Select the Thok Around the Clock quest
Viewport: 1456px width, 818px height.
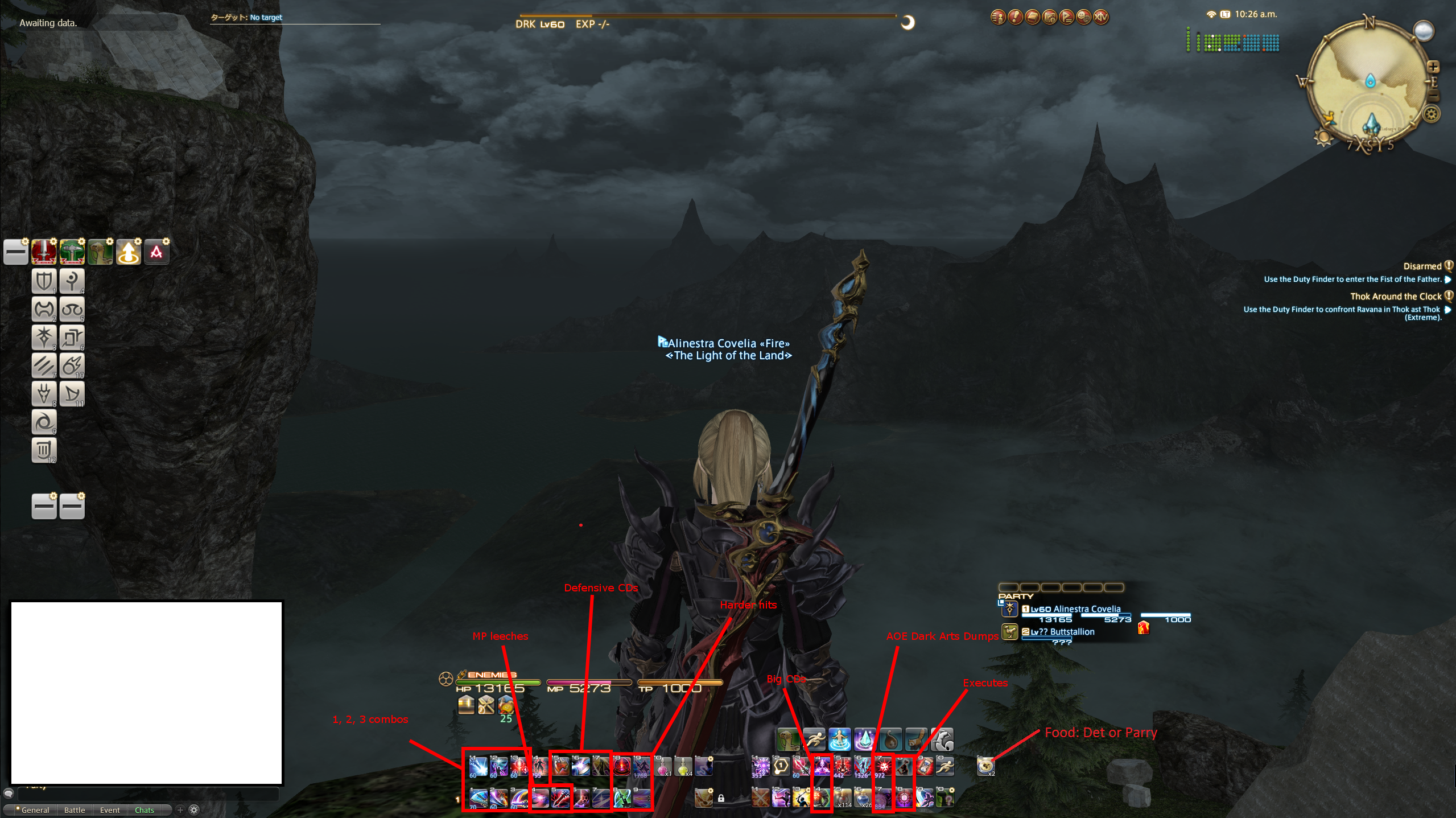[1395, 297]
